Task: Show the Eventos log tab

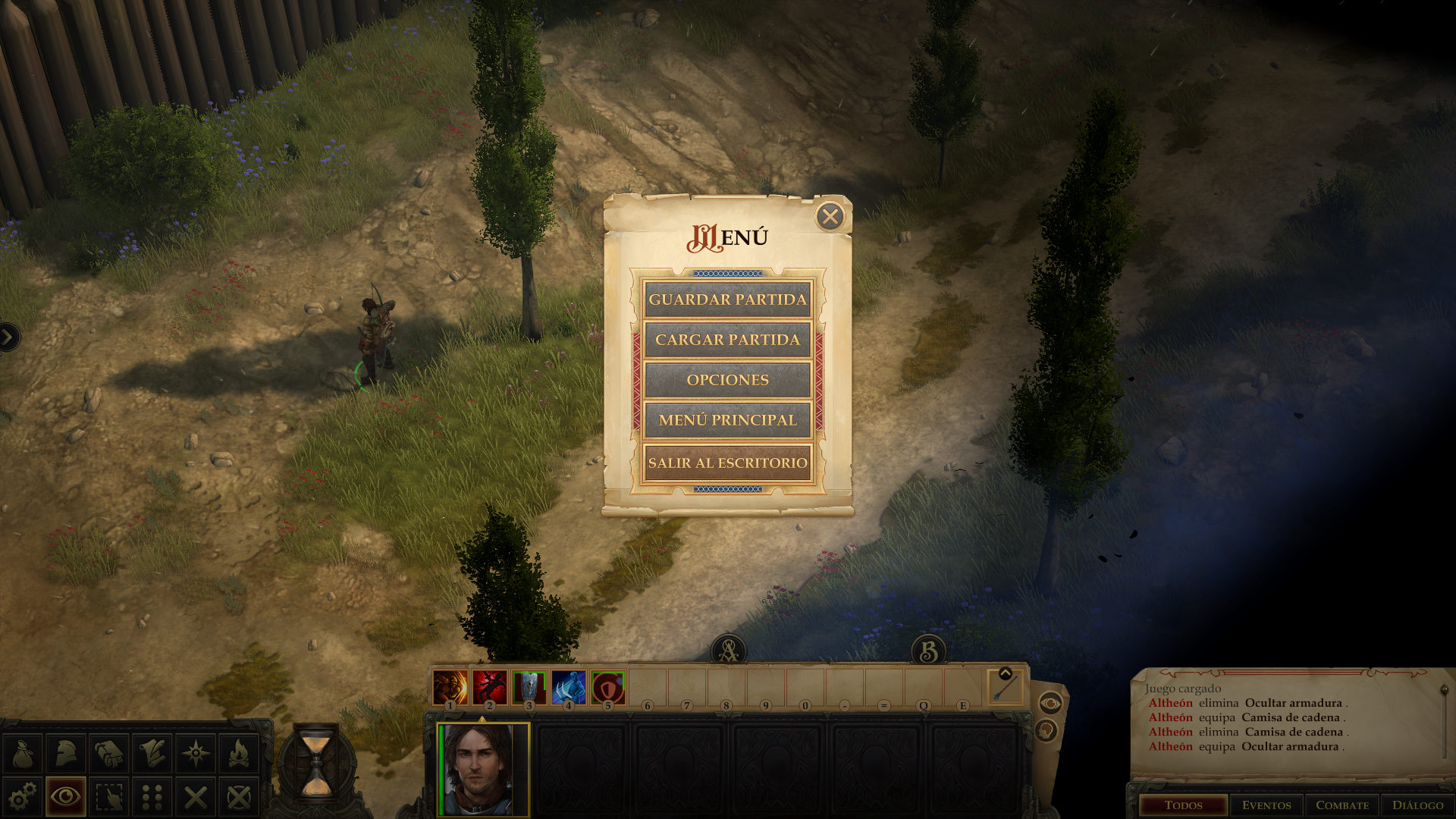Action: coord(1266,805)
